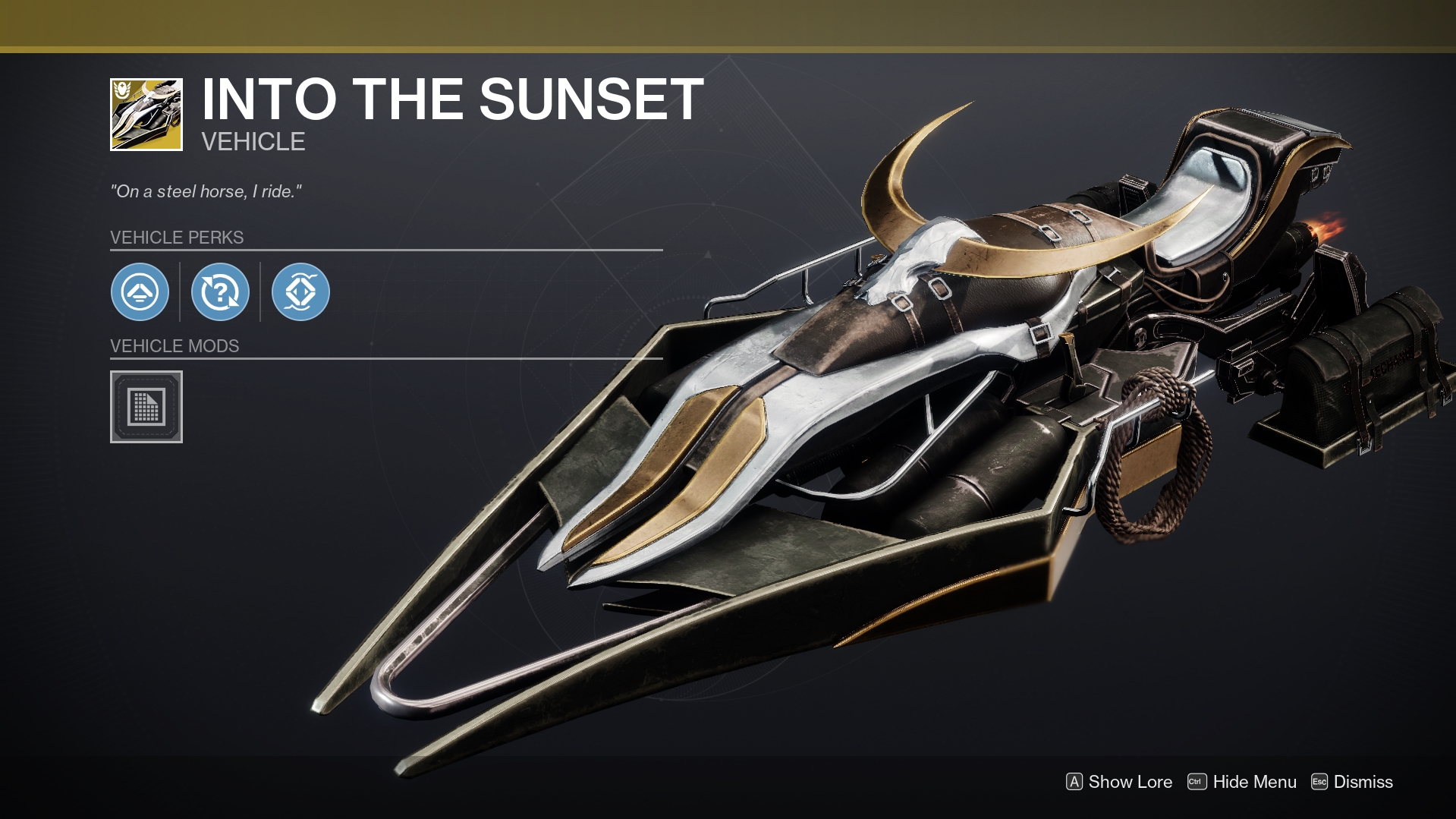Open the vehicle mod slot
Image resolution: width=1456 pixels, height=819 pixels.
point(146,407)
